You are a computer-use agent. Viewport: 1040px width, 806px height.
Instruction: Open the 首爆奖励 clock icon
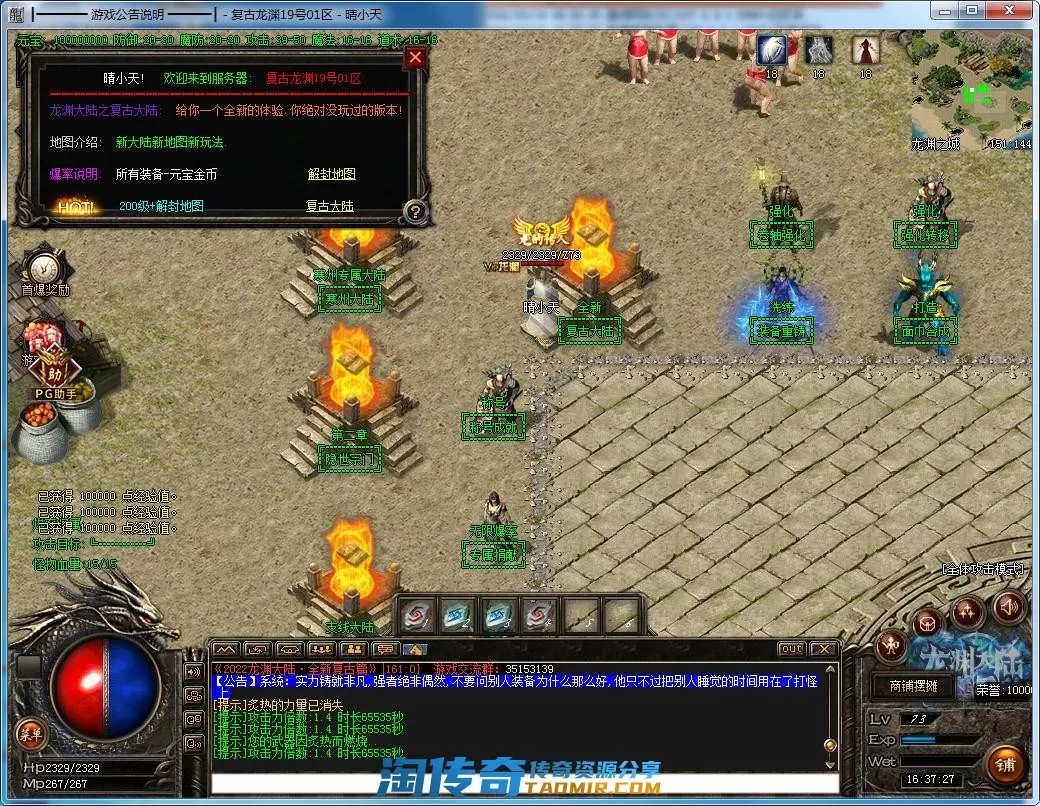pos(42,268)
